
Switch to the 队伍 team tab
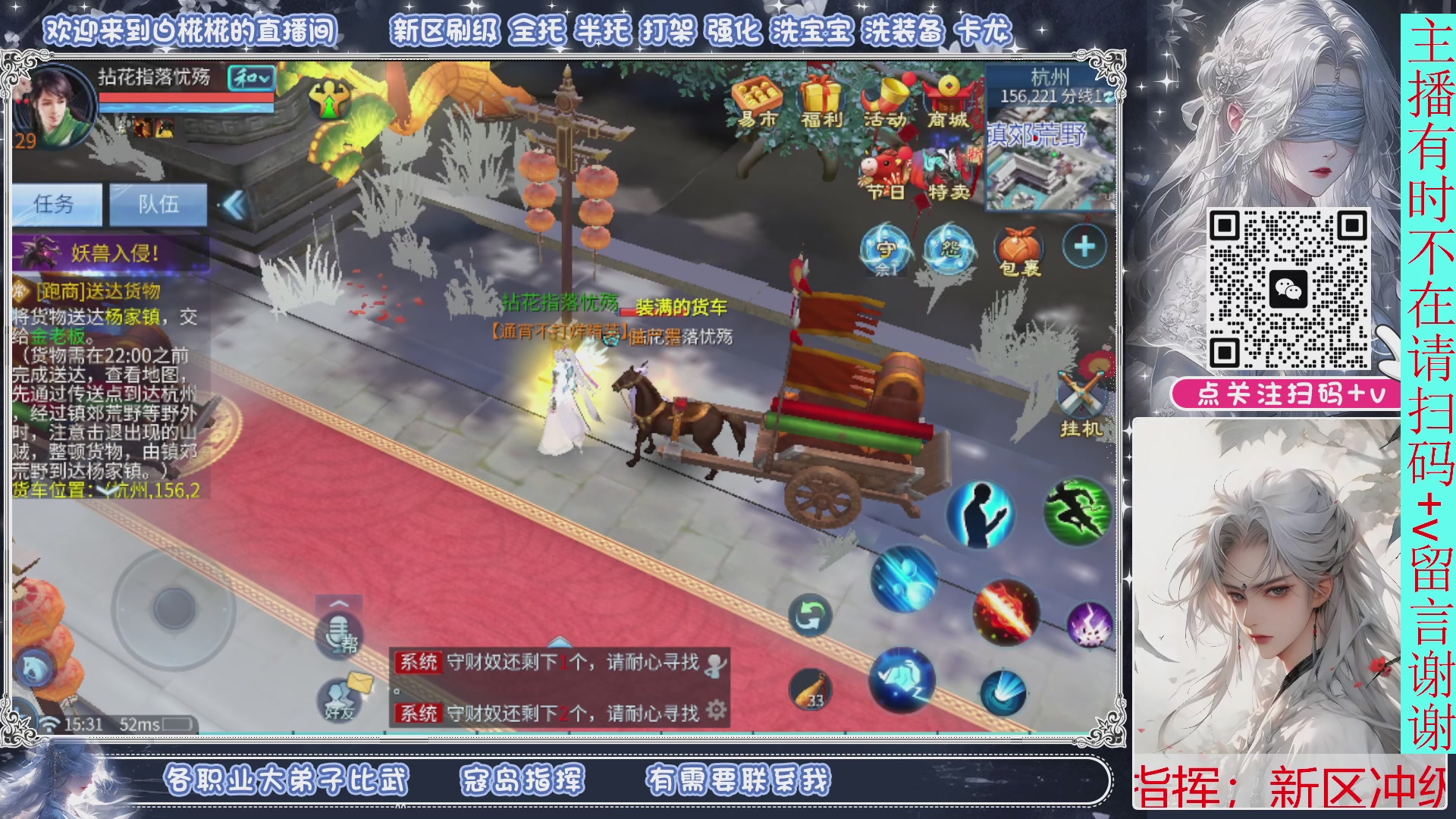(158, 201)
